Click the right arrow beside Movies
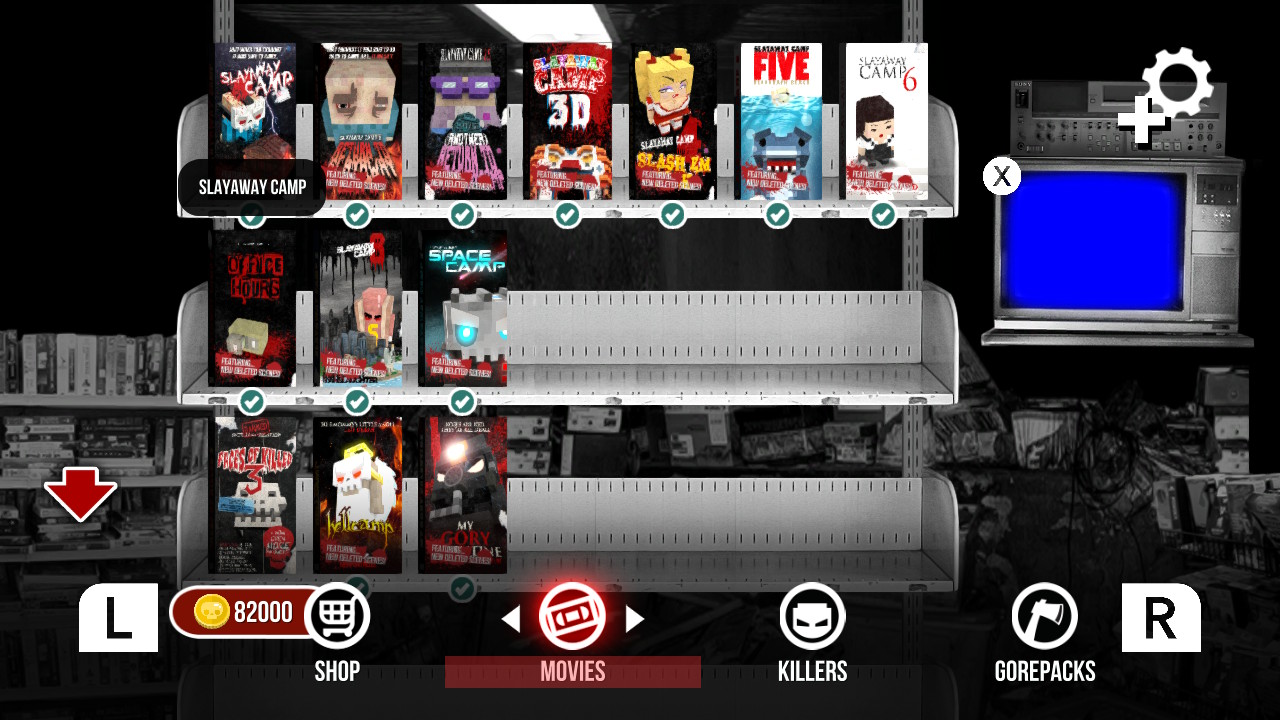This screenshot has width=1280, height=720. [634, 618]
